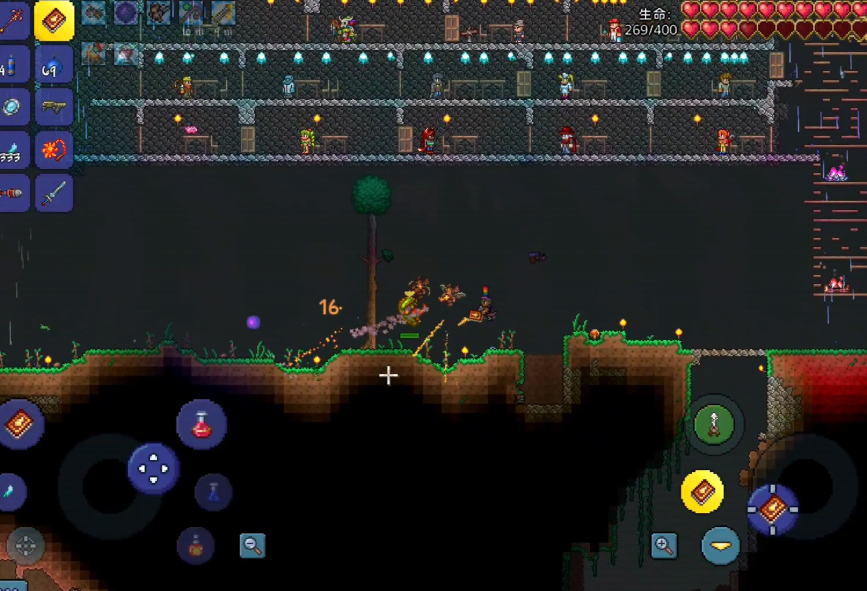Select the magic mirror hotbar slot
867x591 pixels.
[x=12, y=107]
